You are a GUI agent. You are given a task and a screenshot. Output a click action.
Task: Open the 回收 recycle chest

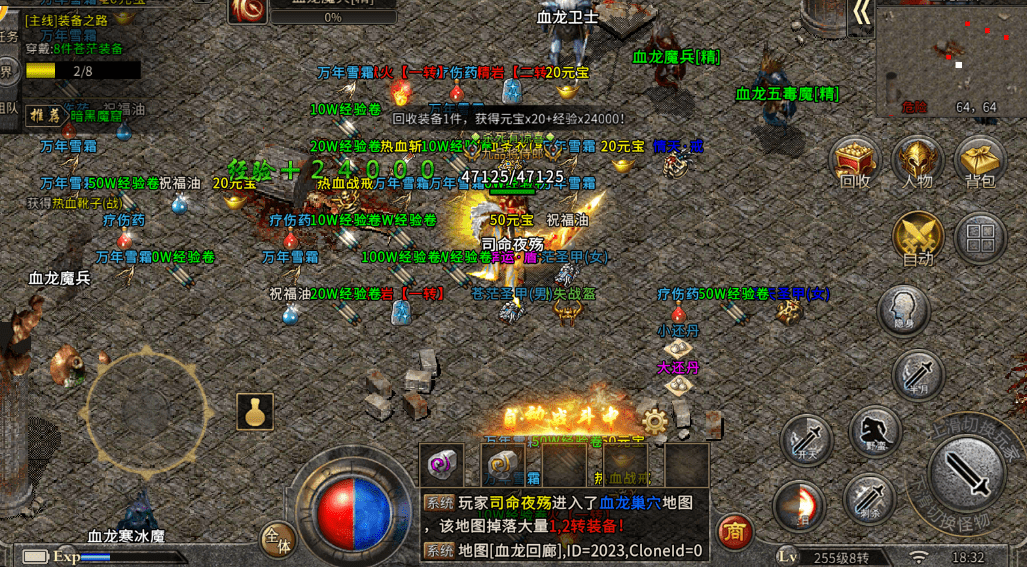tap(855, 162)
